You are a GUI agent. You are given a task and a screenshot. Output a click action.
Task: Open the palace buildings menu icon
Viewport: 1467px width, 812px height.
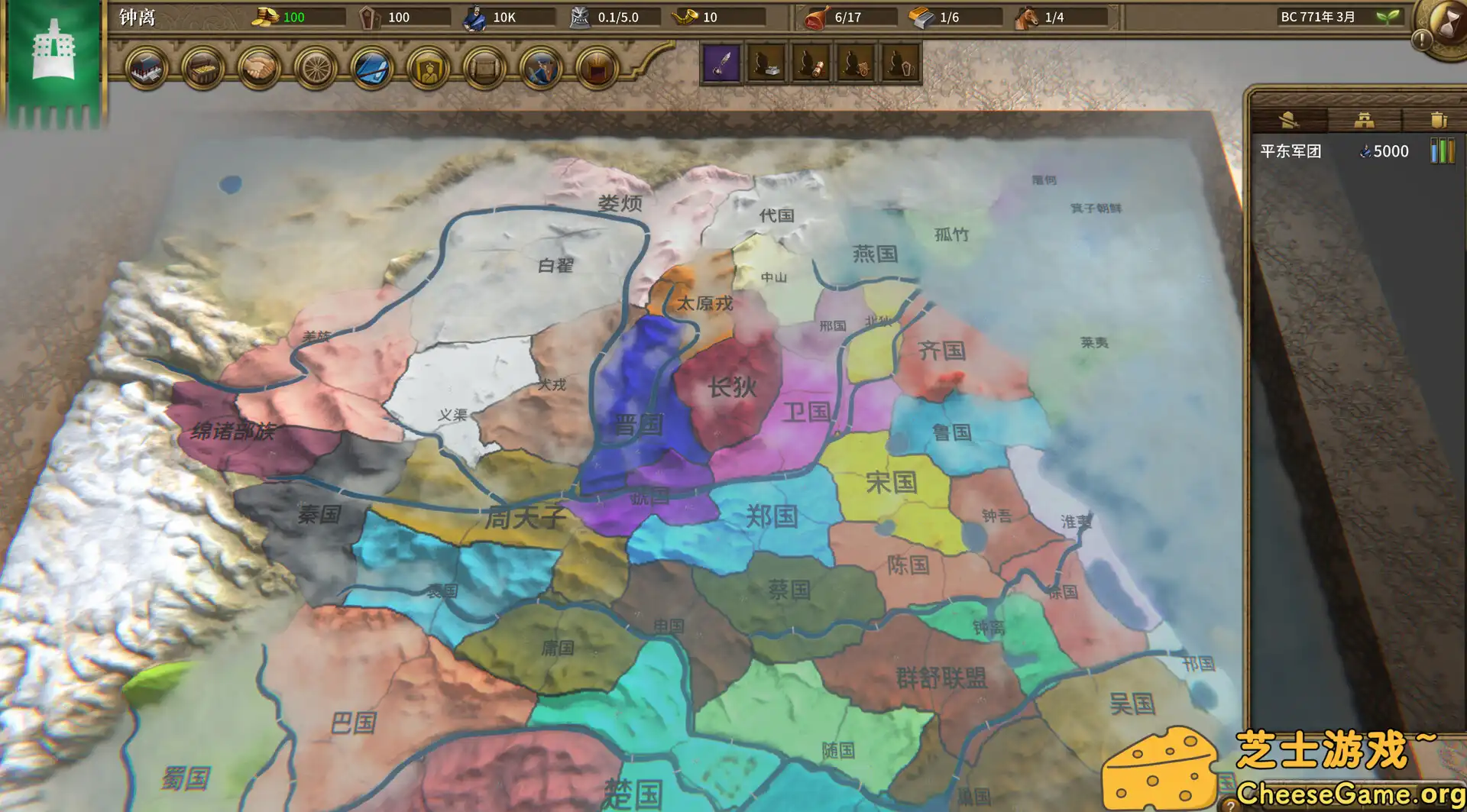147,68
